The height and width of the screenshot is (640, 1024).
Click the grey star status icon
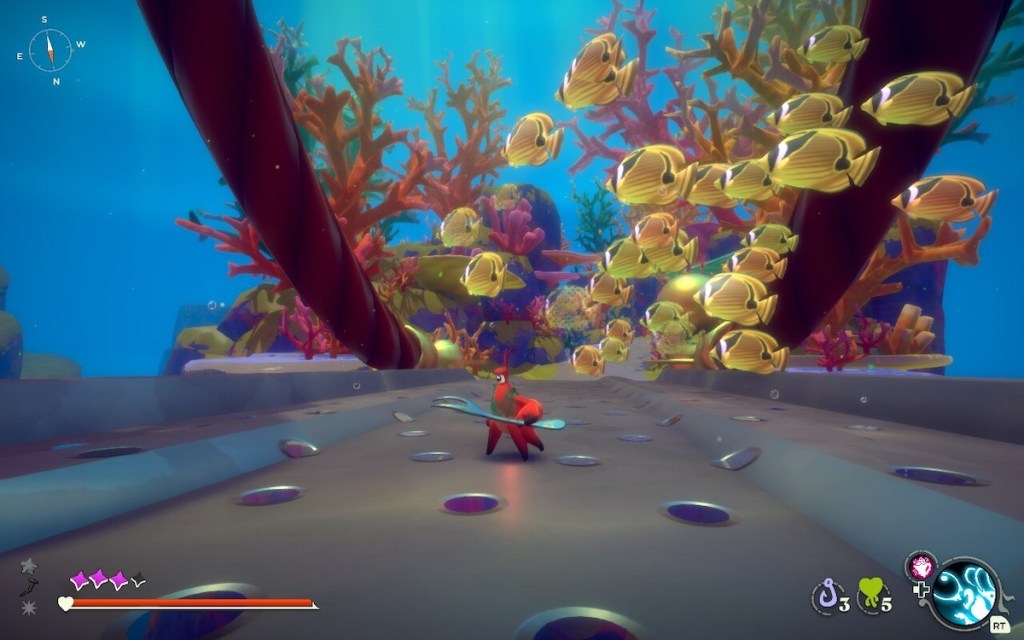point(29,566)
